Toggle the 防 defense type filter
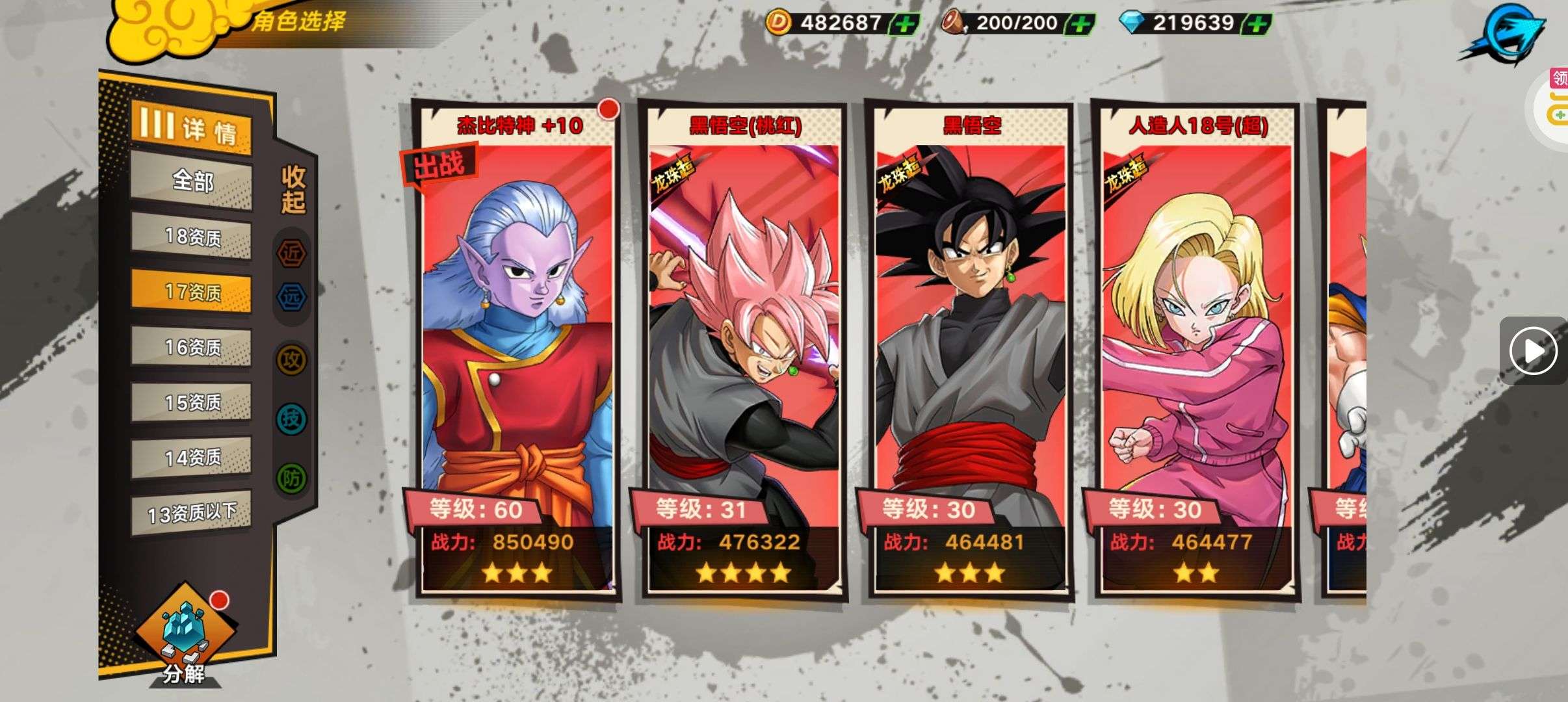 tap(292, 478)
